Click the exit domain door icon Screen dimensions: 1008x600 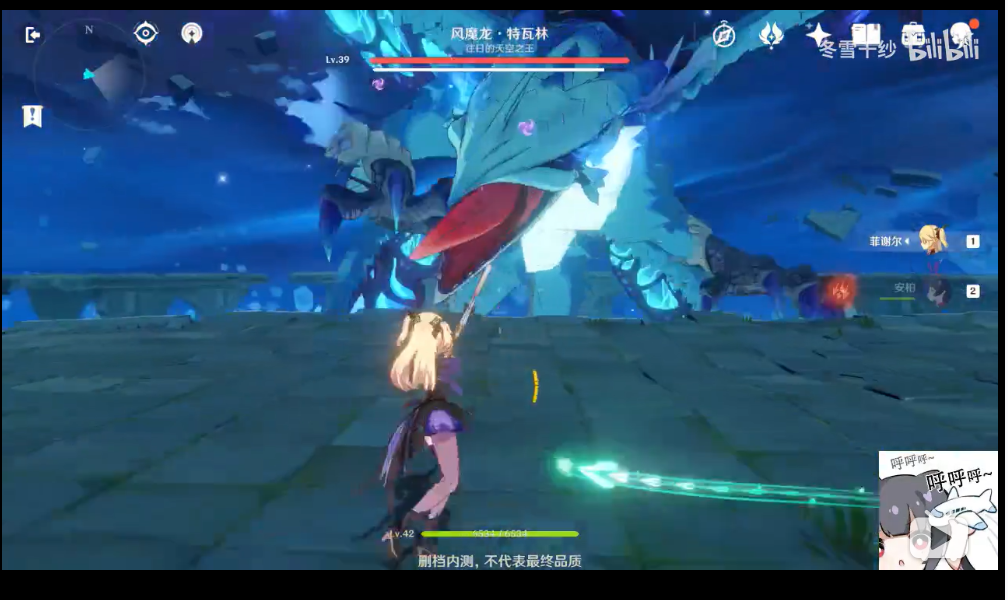[x=33, y=35]
